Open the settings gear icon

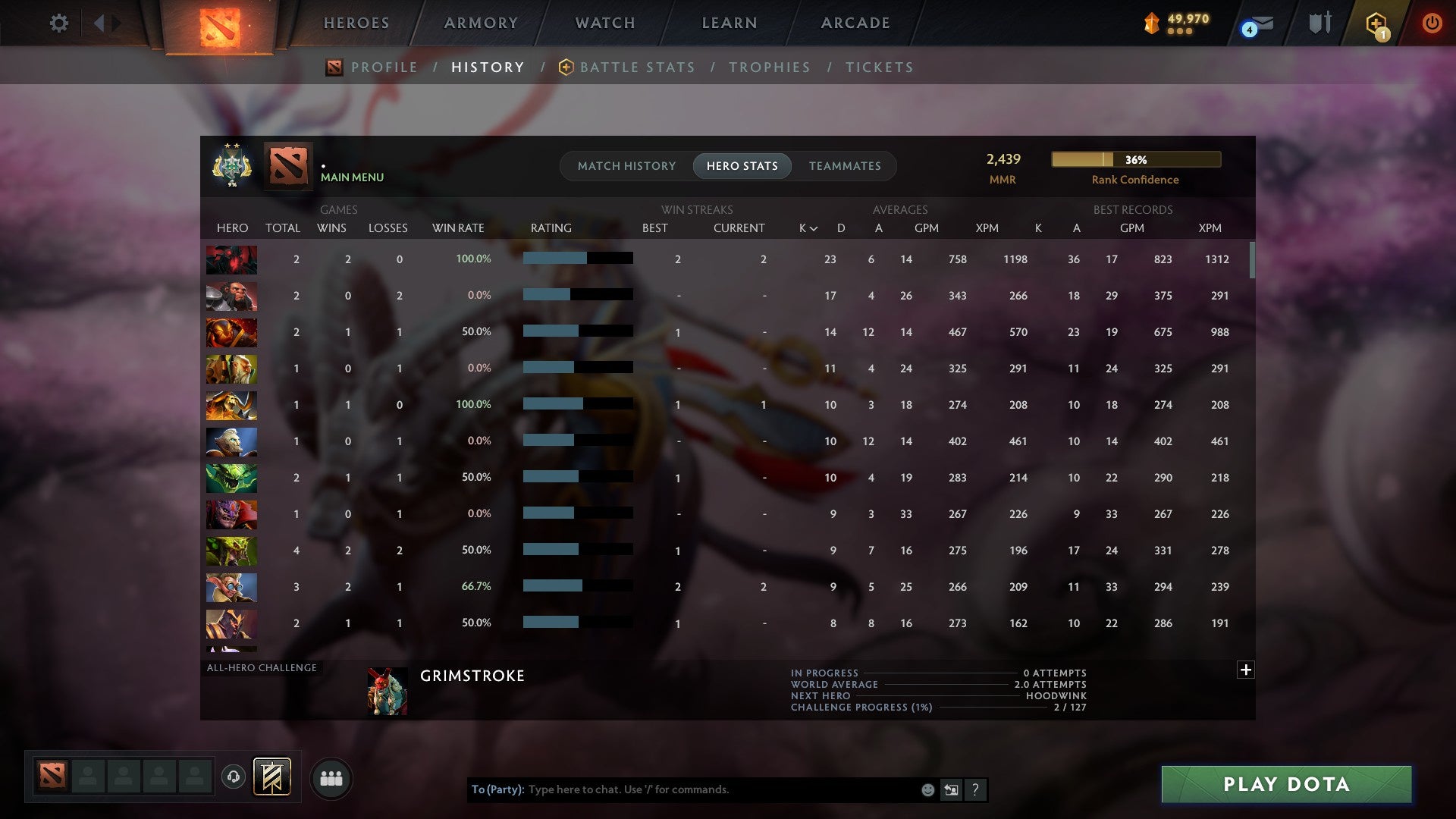(59, 23)
